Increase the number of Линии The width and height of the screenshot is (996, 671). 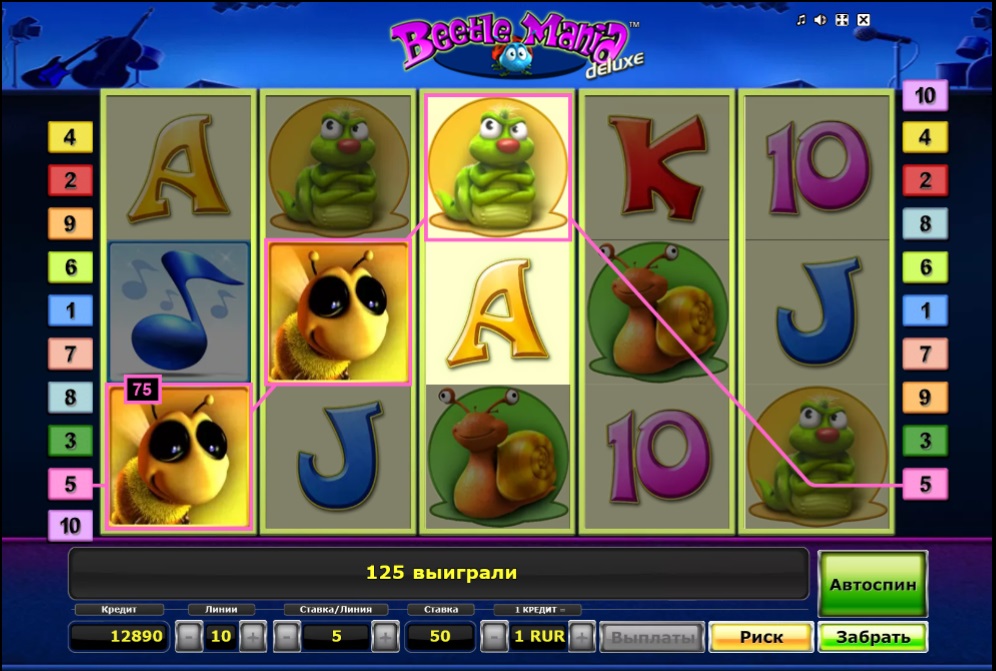click(x=252, y=637)
